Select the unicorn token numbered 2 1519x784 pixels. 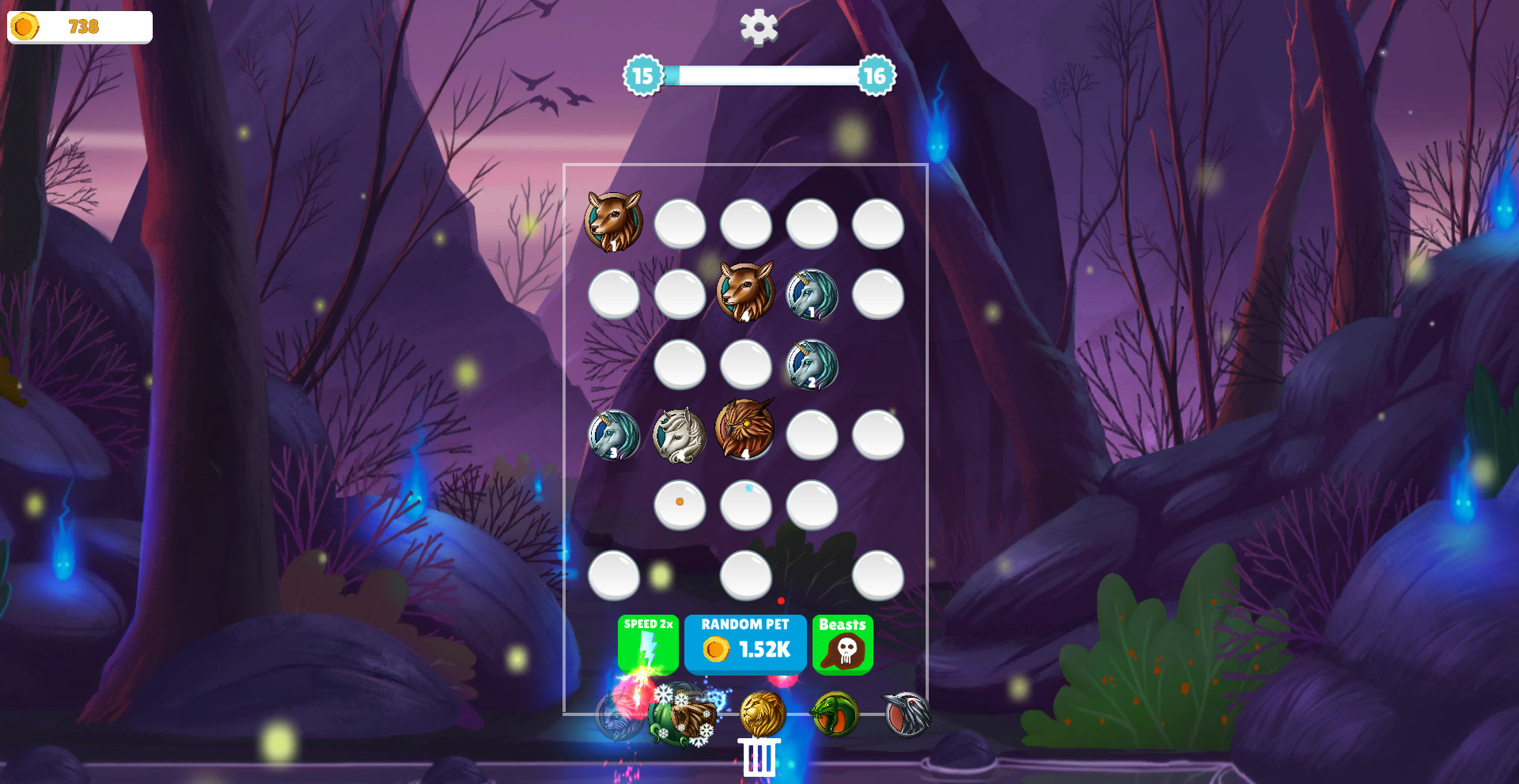pyautogui.click(x=811, y=365)
